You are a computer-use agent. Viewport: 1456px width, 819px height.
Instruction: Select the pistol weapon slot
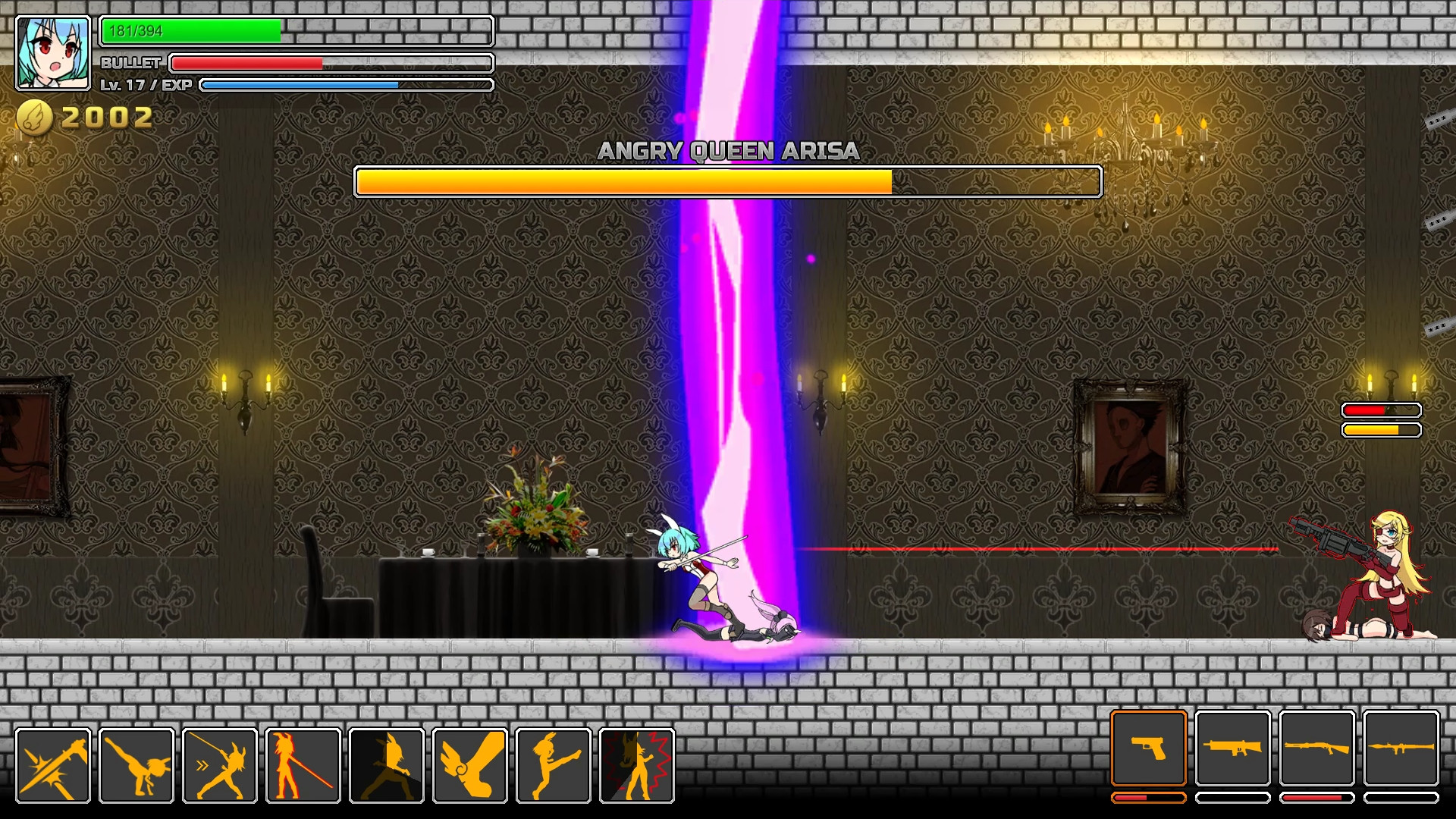point(1149,748)
